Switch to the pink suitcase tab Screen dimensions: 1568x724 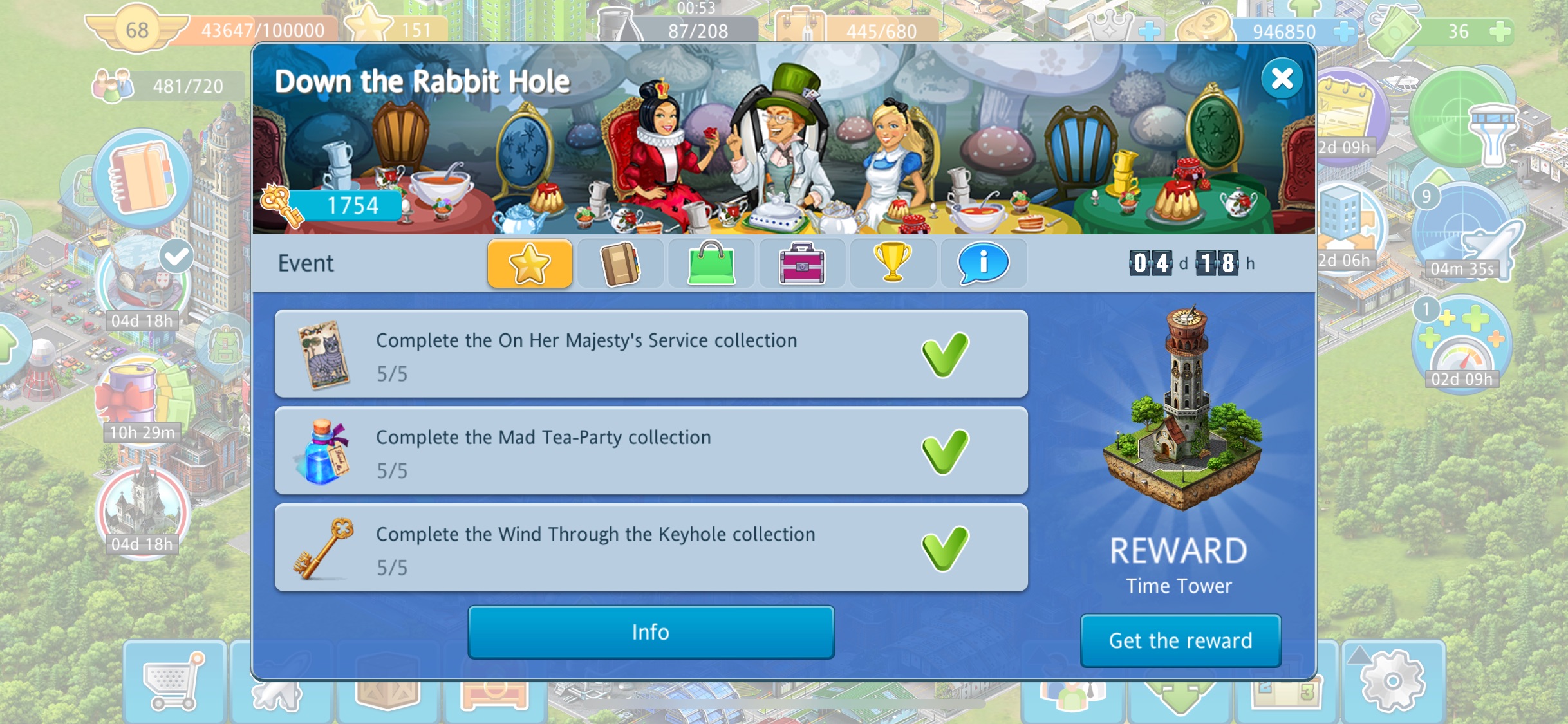point(802,263)
